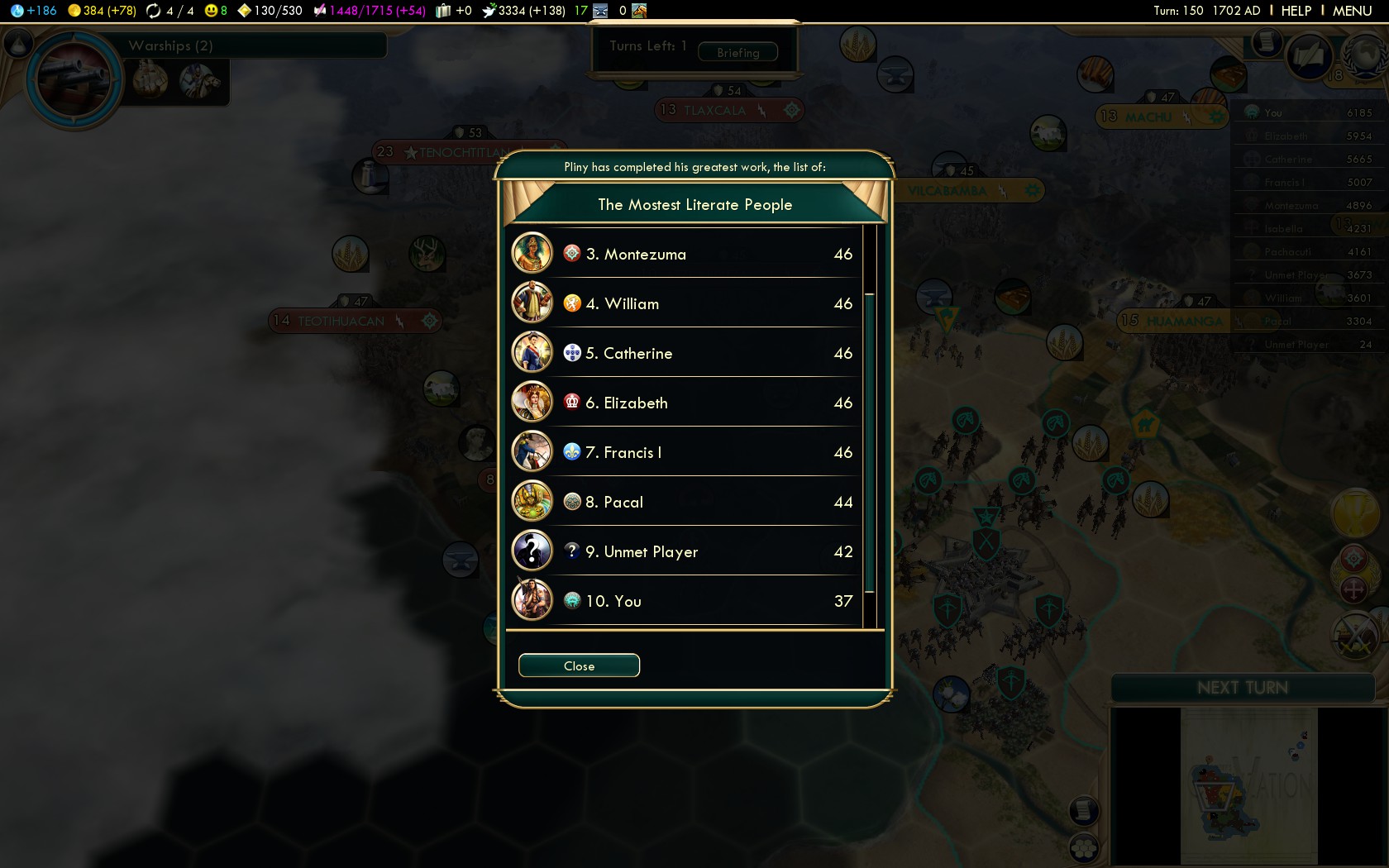1389x868 pixels.
Task: Open the Briefing button
Action: (x=737, y=52)
